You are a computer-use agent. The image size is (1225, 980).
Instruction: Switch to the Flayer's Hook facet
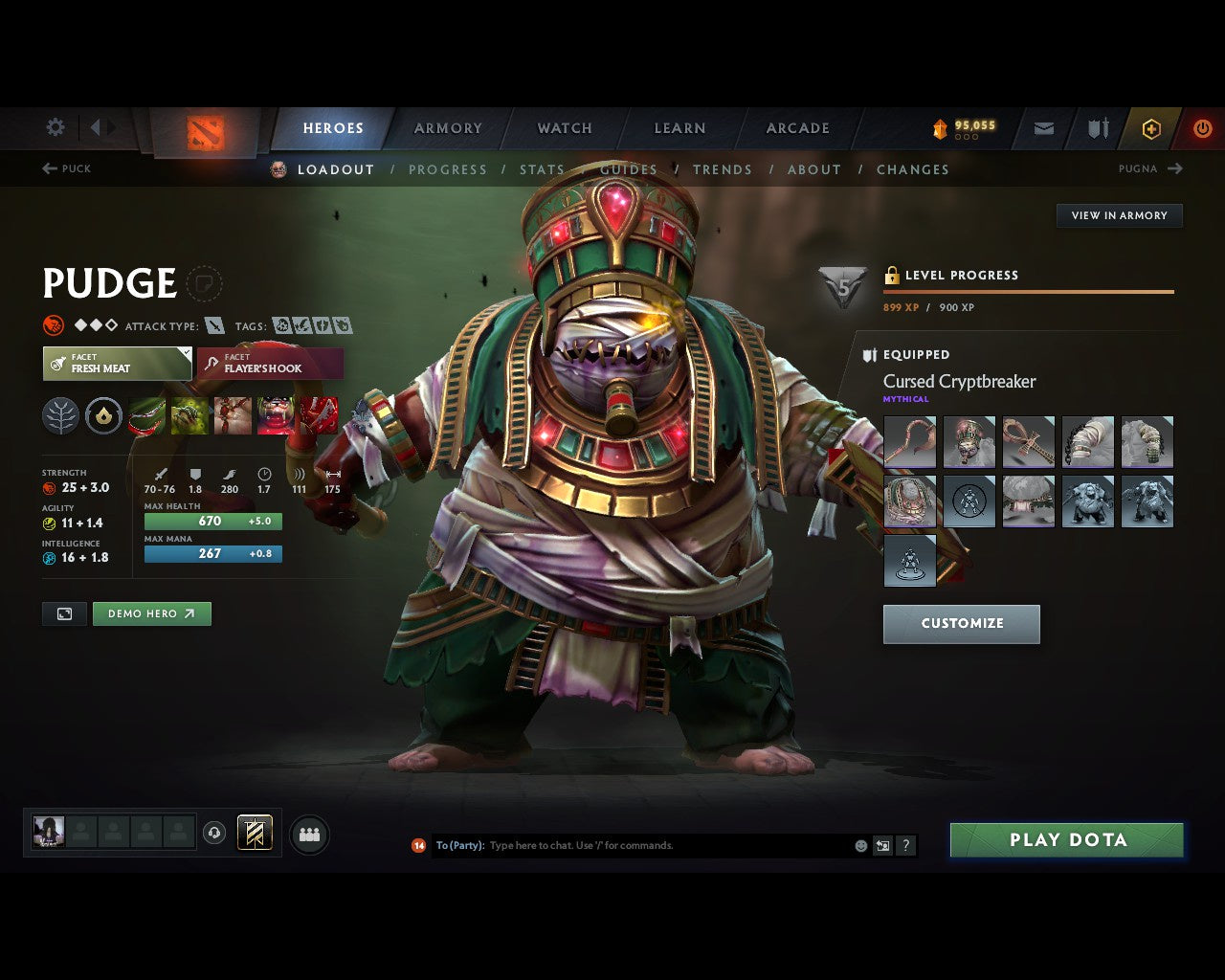coord(269,364)
